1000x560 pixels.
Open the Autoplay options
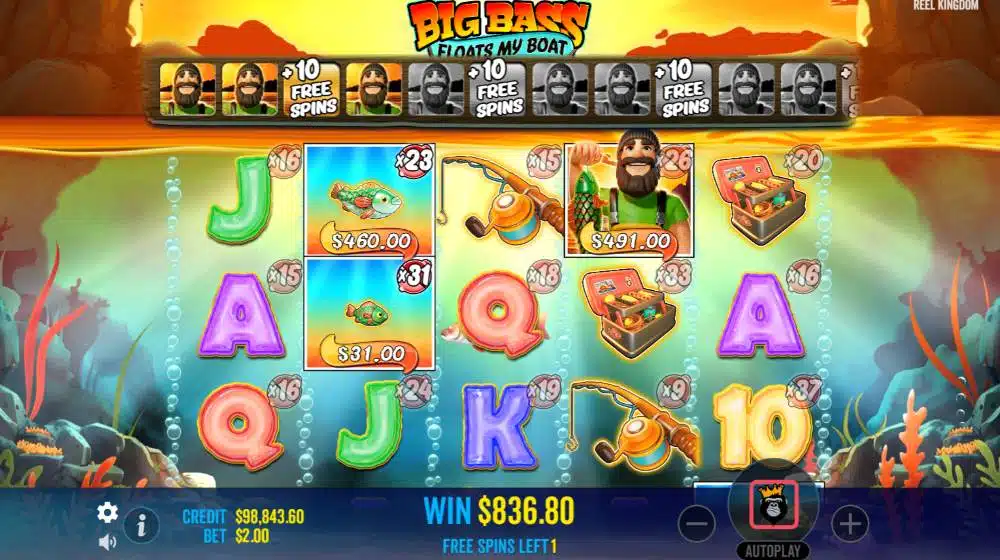[774, 551]
